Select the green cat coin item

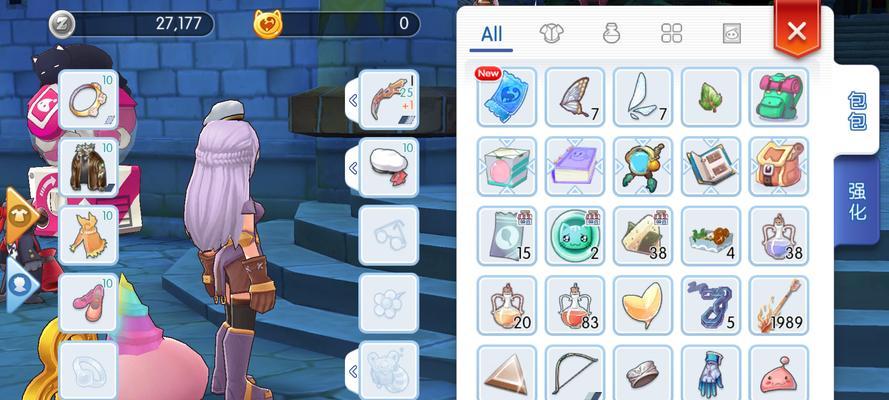point(575,235)
